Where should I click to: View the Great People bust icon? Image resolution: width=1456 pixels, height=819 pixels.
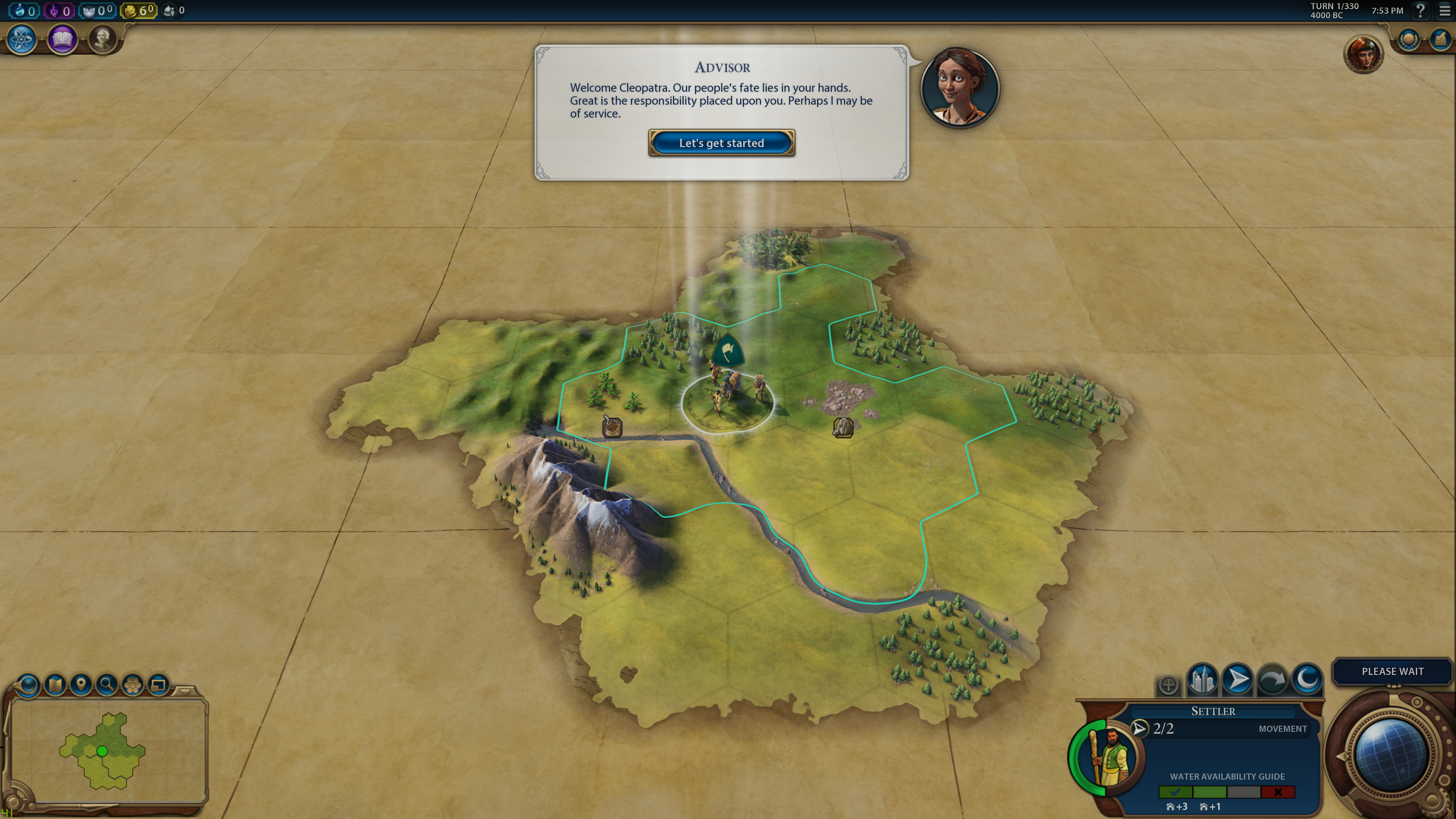(x=102, y=39)
